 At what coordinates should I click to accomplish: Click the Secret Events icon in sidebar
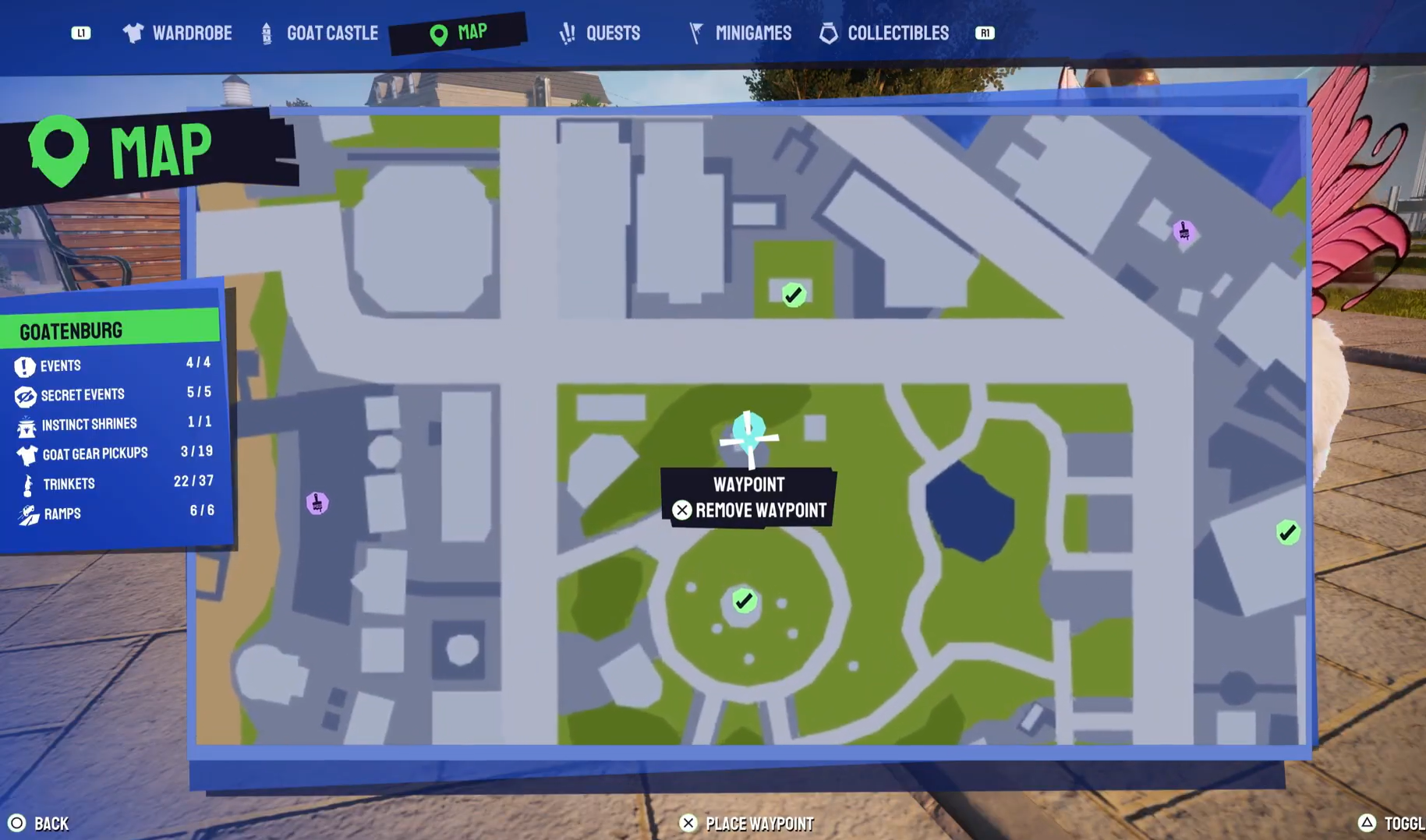pyautogui.click(x=26, y=394)
